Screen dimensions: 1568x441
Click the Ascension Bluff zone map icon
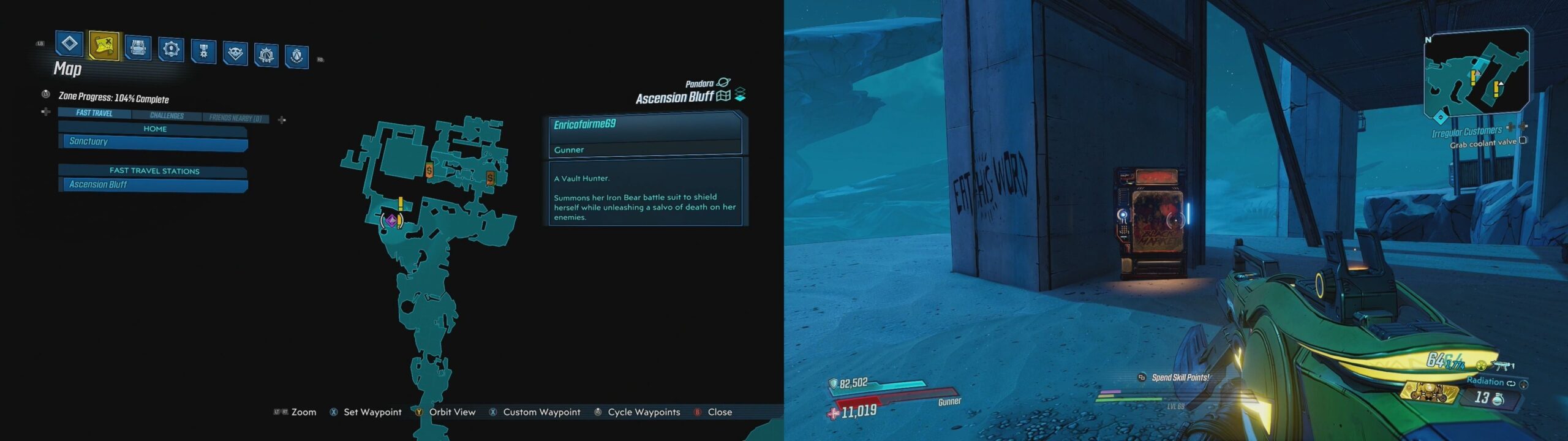tap(723, 96)
